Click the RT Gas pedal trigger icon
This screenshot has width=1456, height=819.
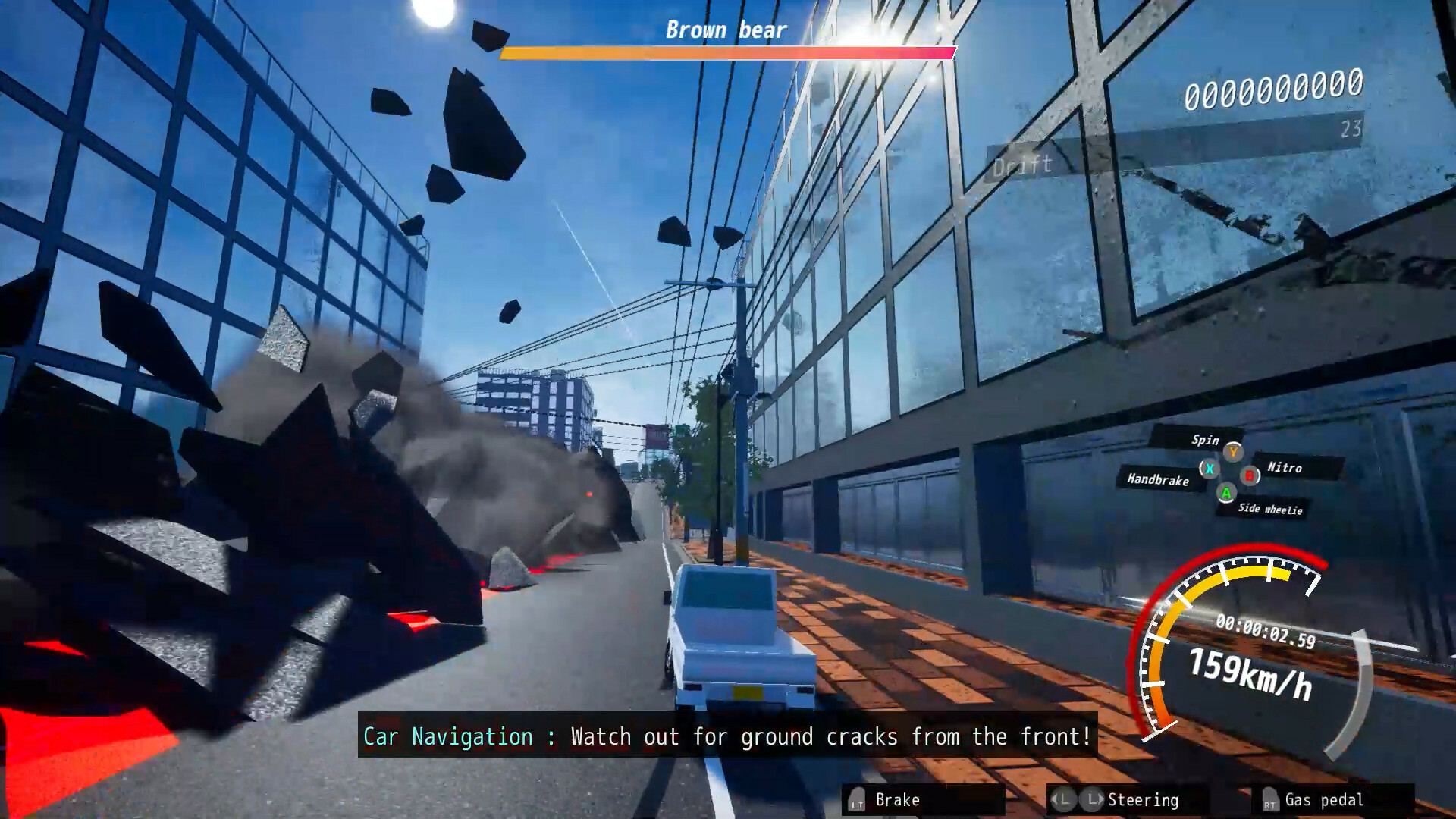click(1270, 801)
